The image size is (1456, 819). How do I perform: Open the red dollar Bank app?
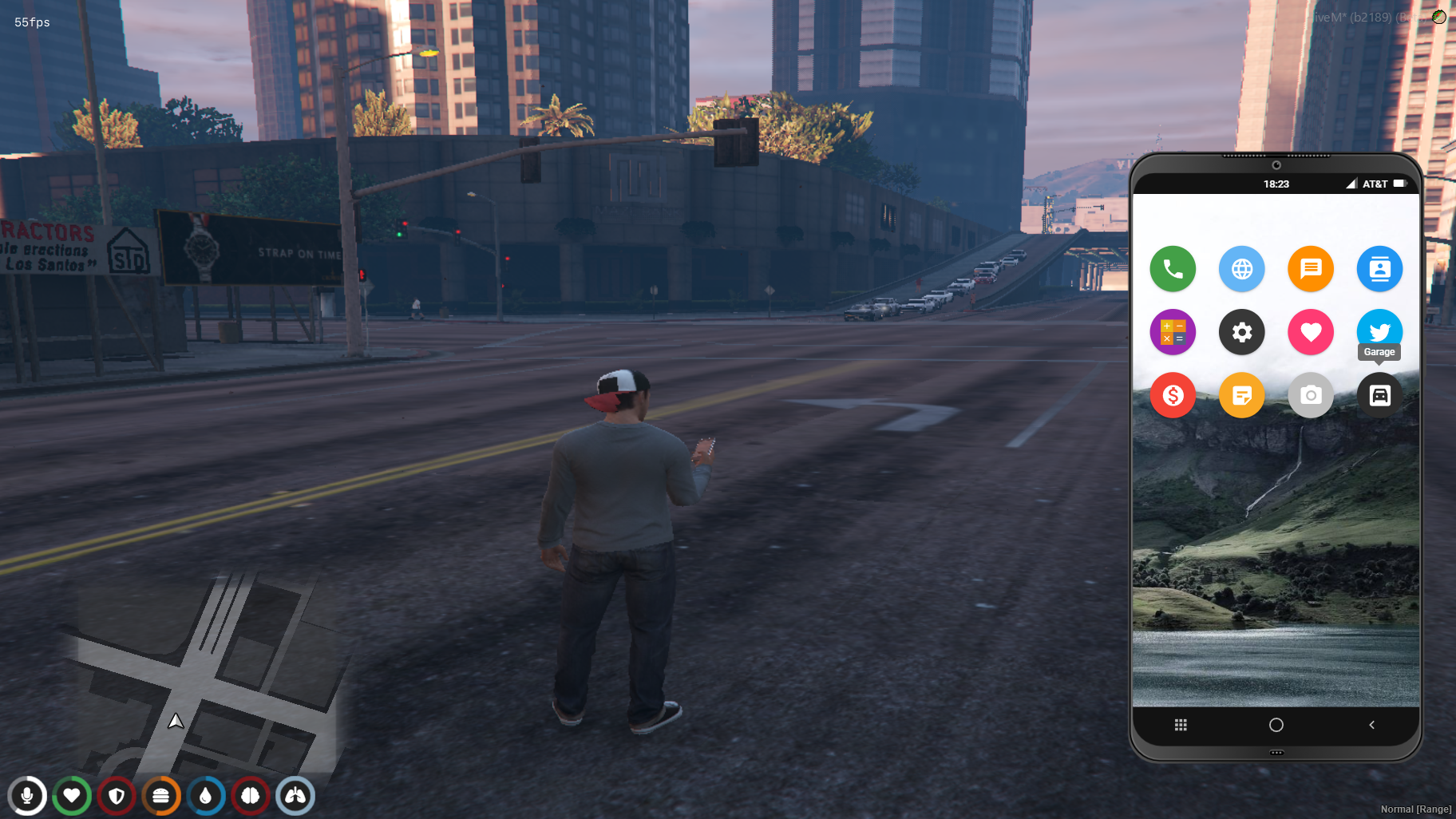coord(1173,395)
